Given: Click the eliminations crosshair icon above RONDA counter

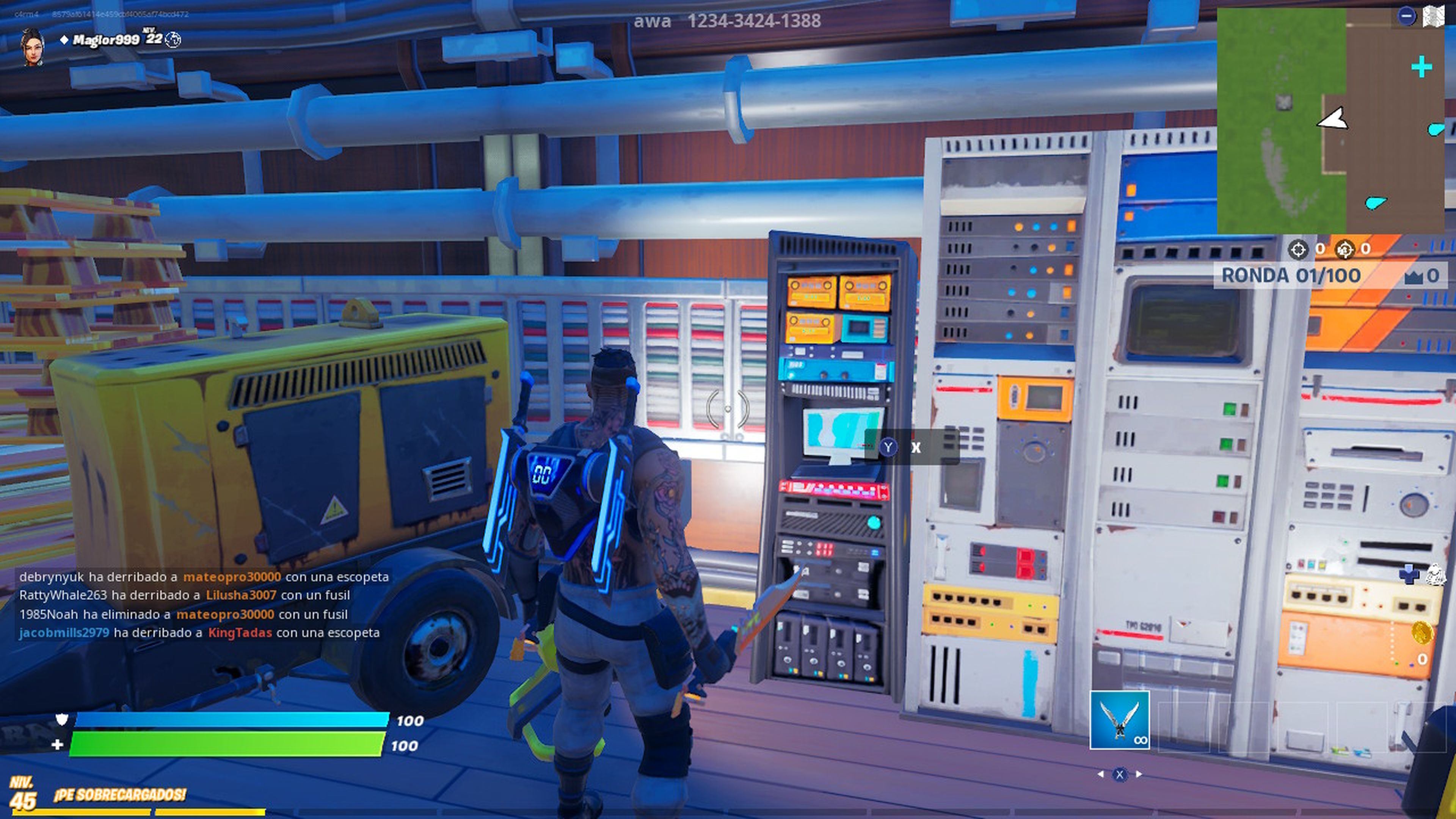Looking at the screenshot, I should point(1299,249).
